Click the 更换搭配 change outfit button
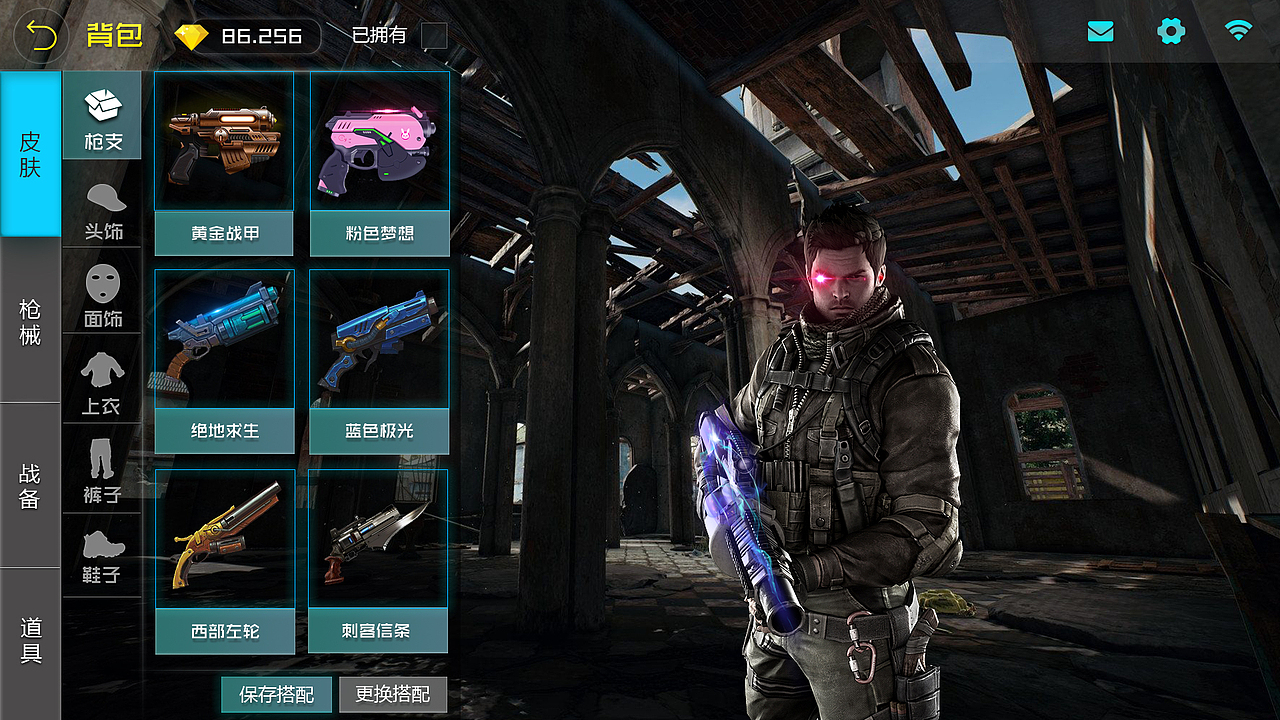The image size is (1280, 720). [393, 694]
